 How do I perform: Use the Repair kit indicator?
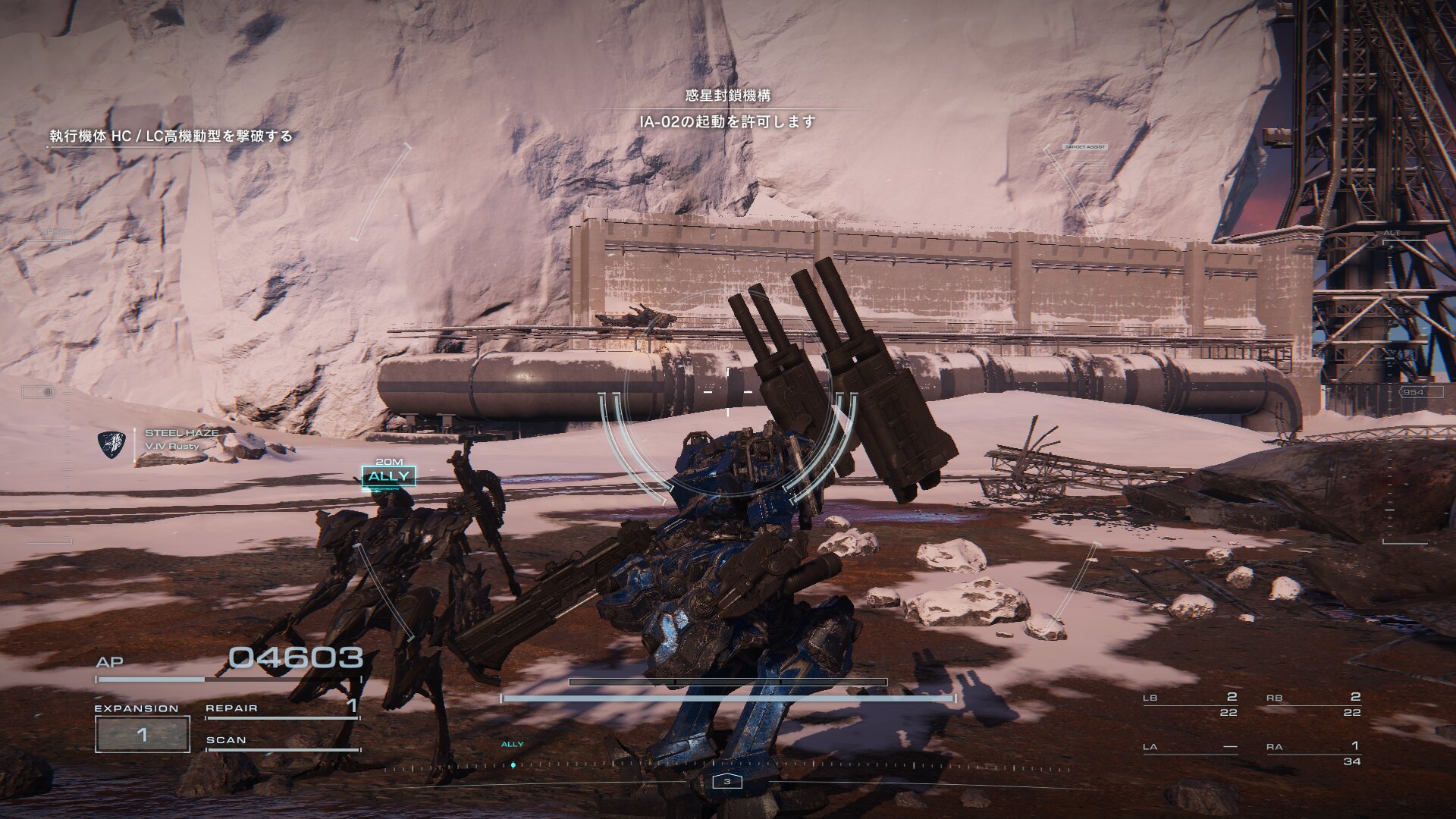pyautogui.click(x=281, y=708)
